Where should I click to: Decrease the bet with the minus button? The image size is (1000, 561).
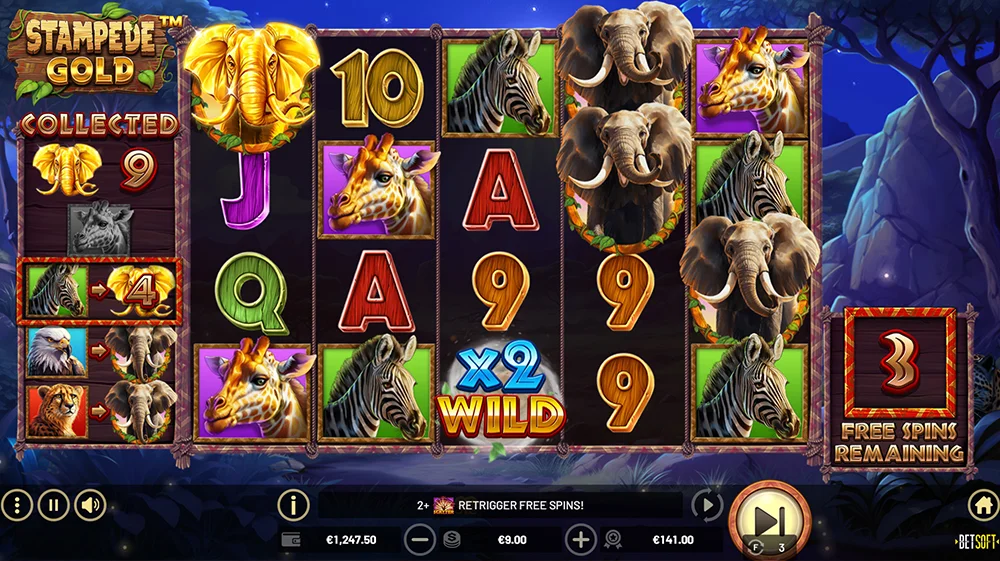pyautogui.click(x=420, y=540)
